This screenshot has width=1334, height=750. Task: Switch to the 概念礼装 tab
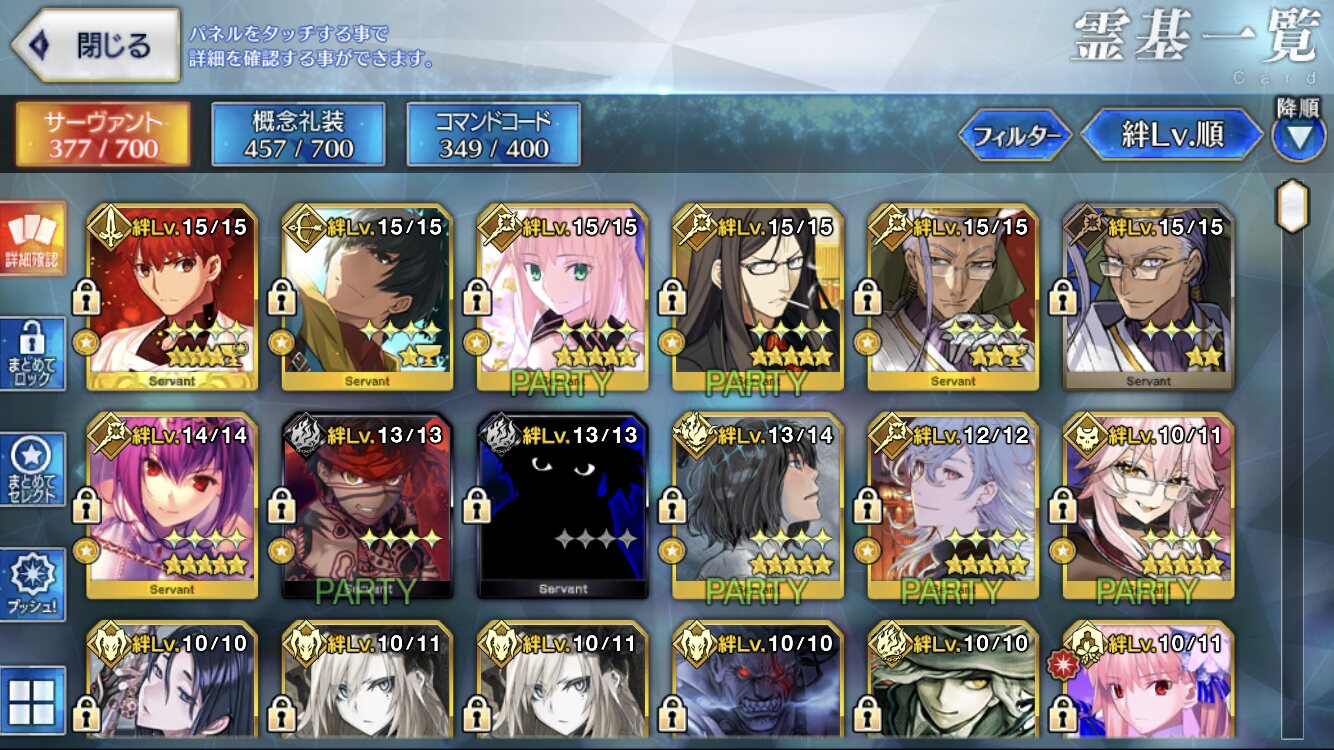(x=298, y=134)
